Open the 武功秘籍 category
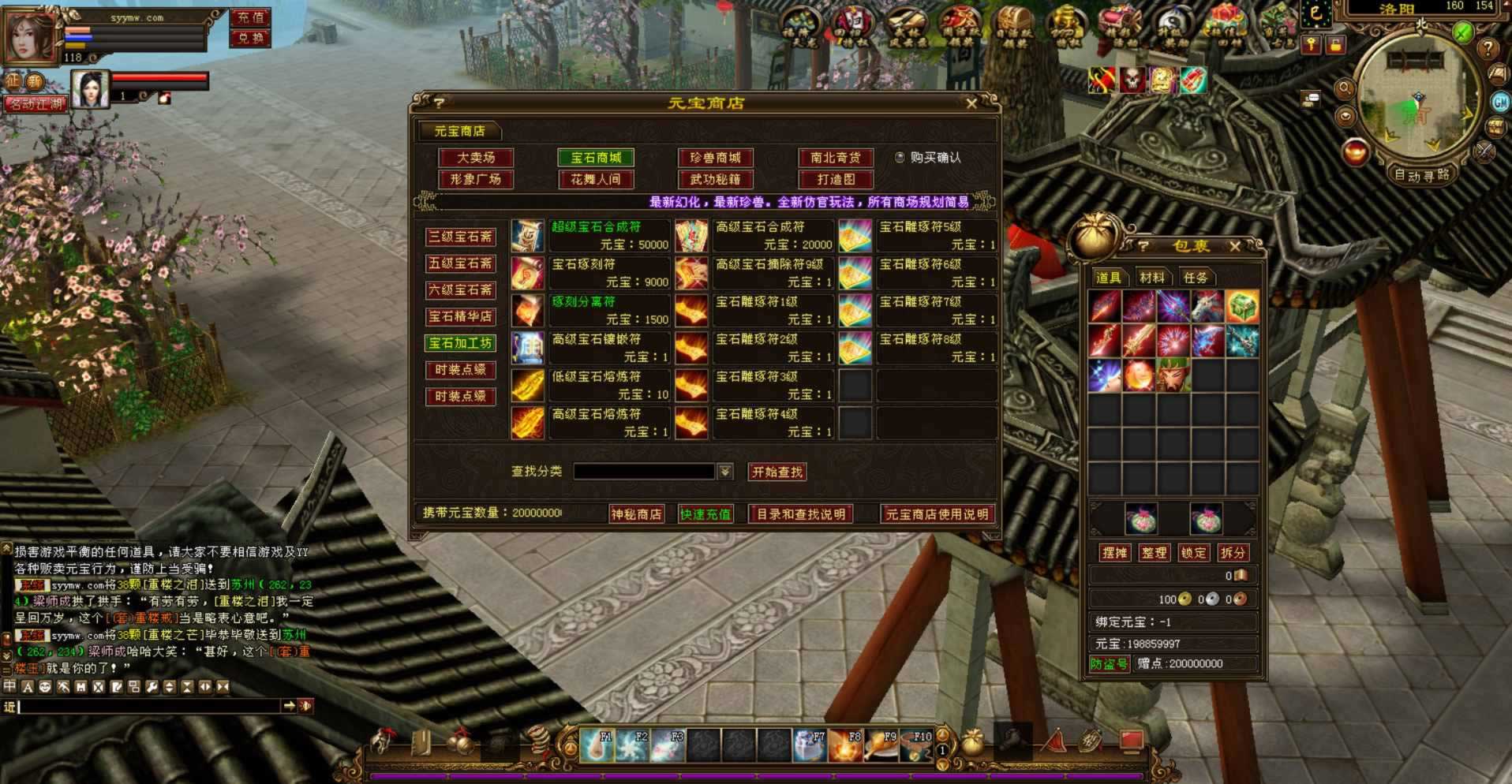Image resolution: width=1512 pixels, height=784 pixels. click(x=715, y=180)
